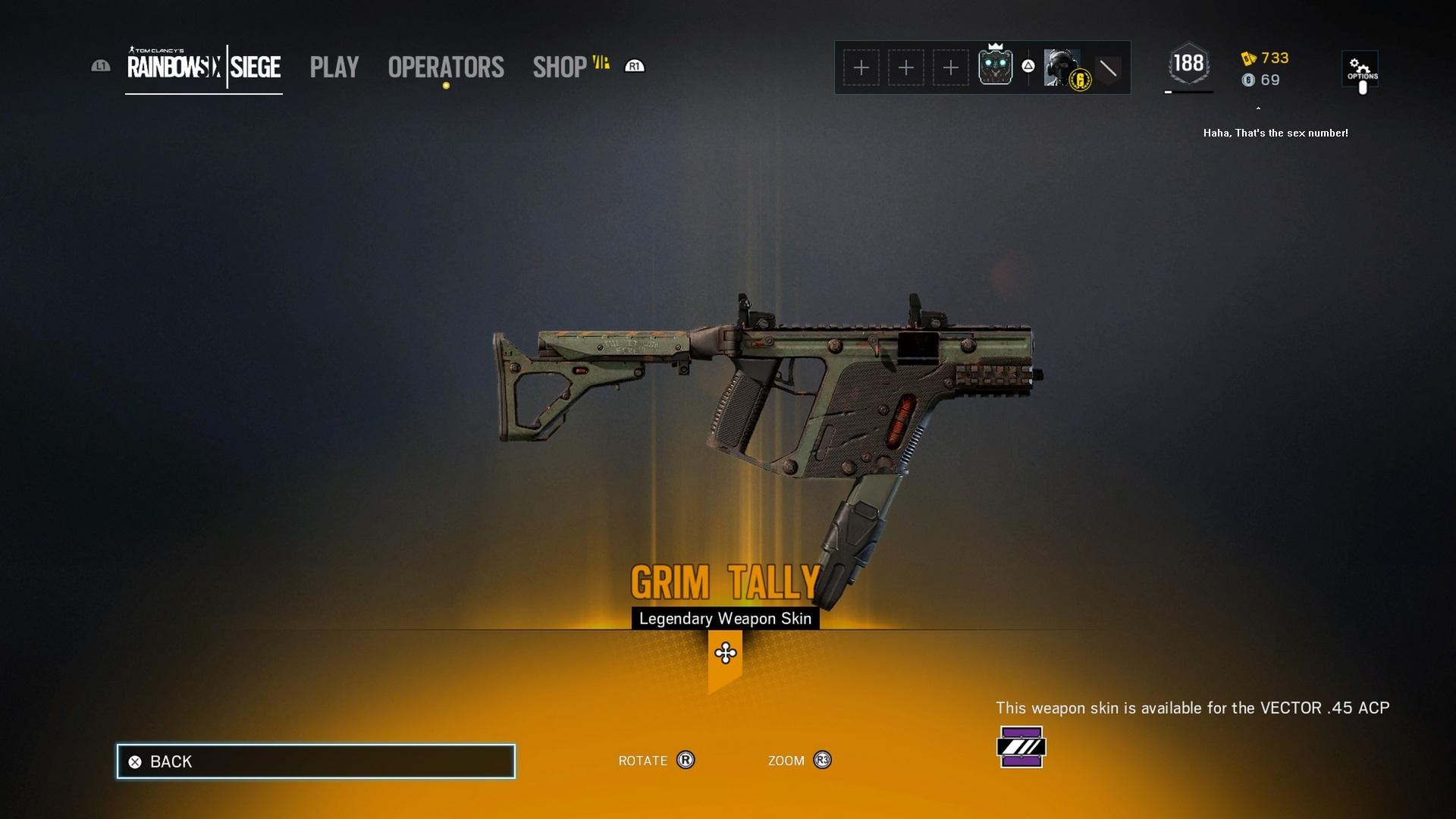
Task: Select the crowned charm icon in the header
Action: (996, 67)
